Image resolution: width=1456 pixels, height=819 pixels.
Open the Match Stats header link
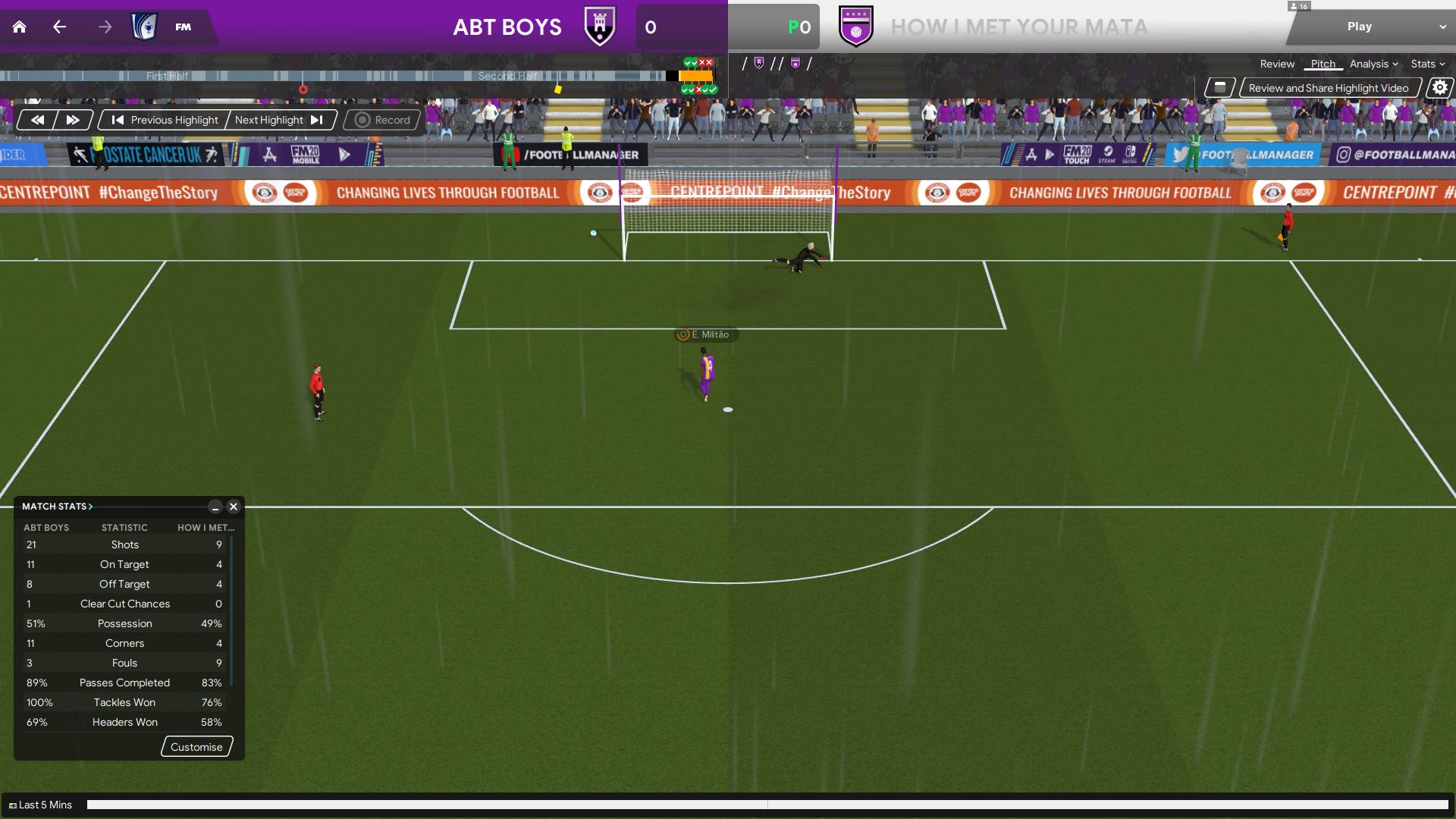(57, 507)
